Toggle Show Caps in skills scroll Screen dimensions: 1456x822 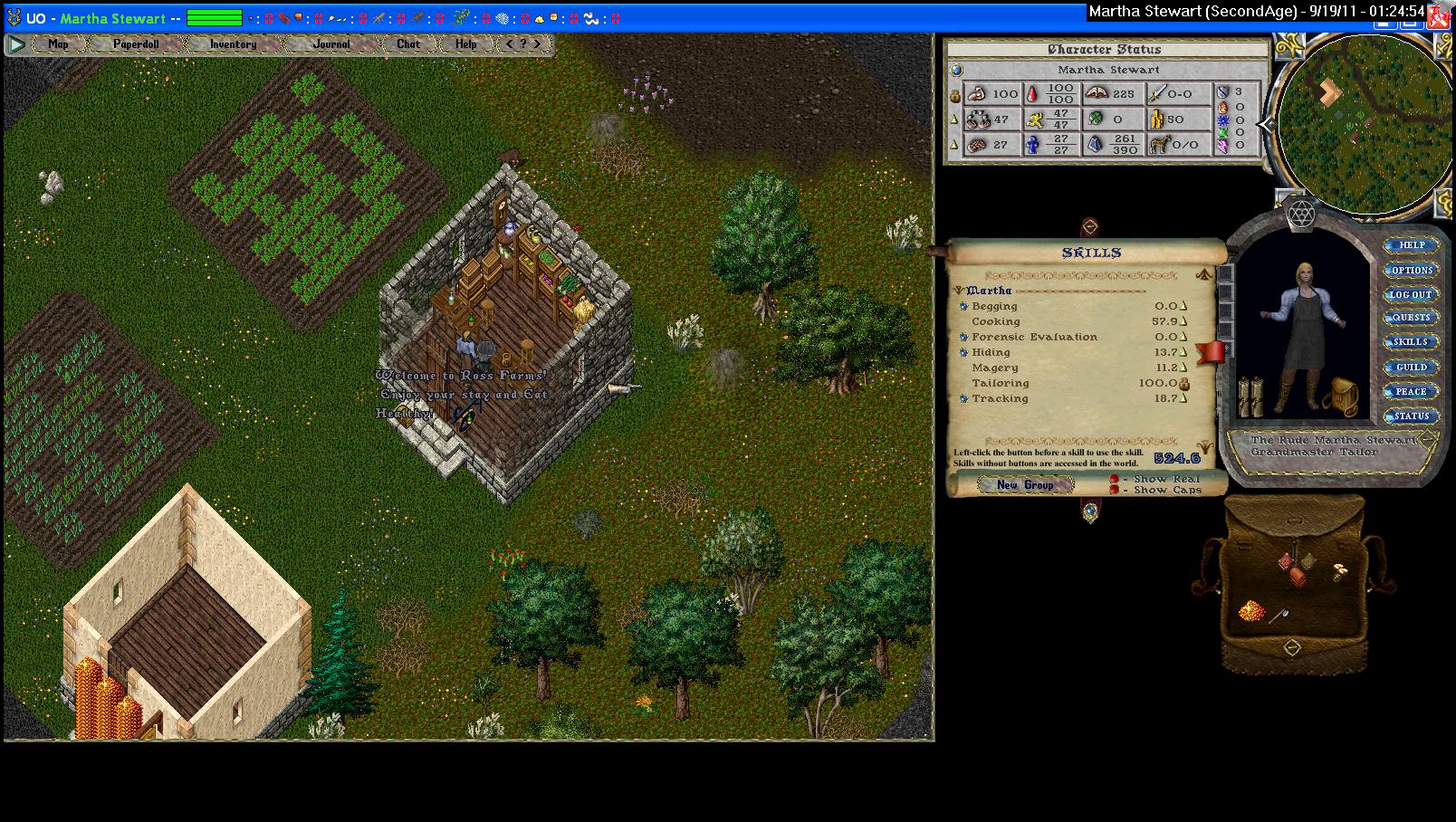coord(1115,490)
